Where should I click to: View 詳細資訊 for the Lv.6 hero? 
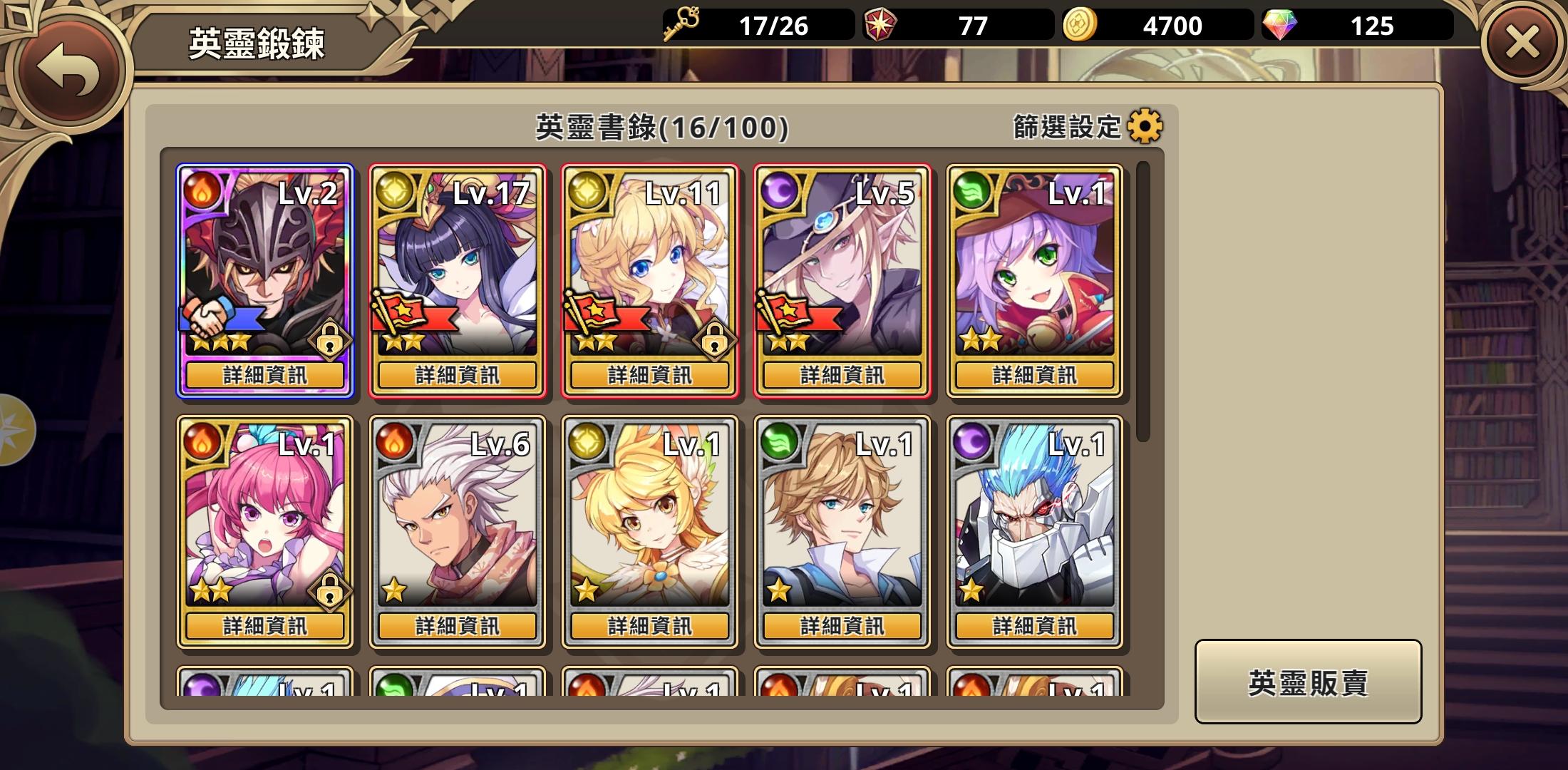[458, 626]
